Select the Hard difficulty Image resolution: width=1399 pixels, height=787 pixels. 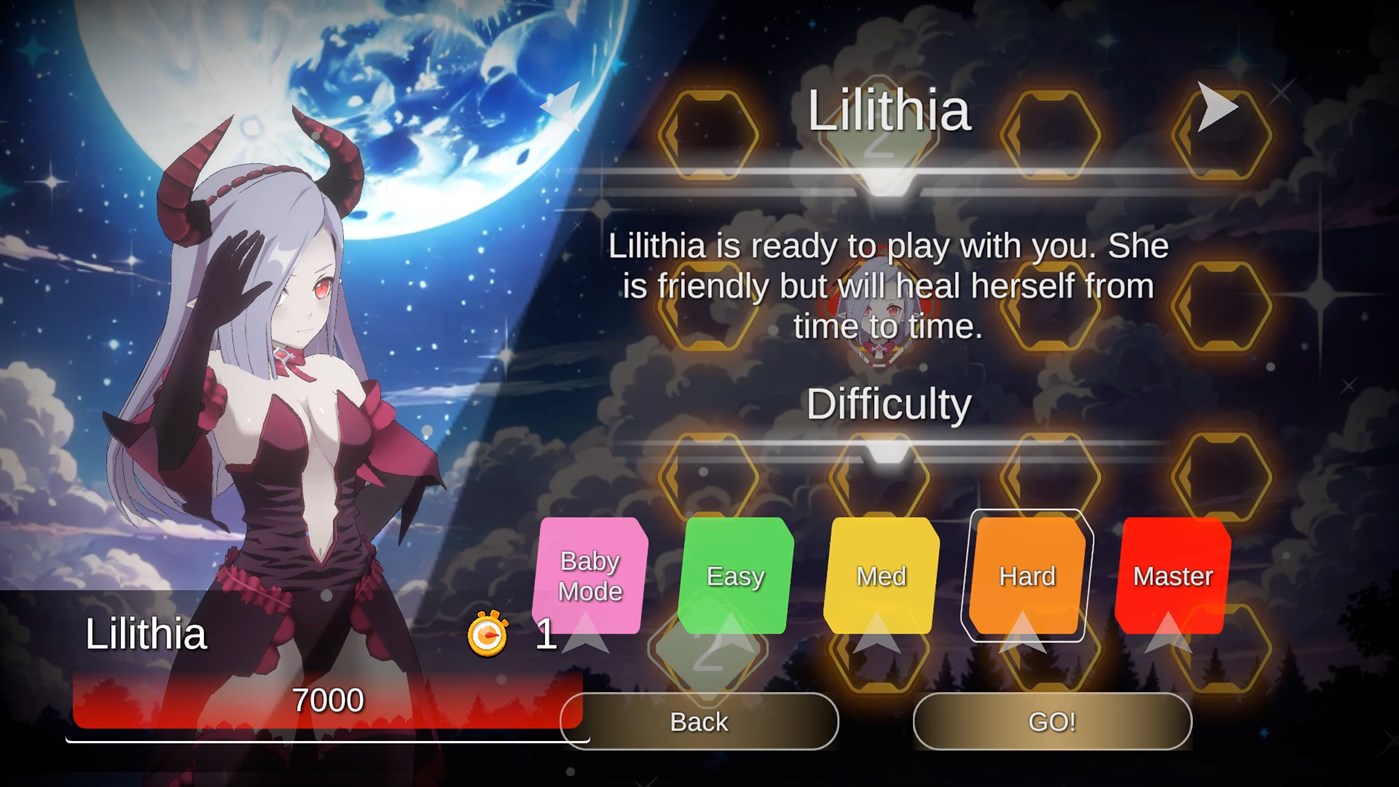1025,577
